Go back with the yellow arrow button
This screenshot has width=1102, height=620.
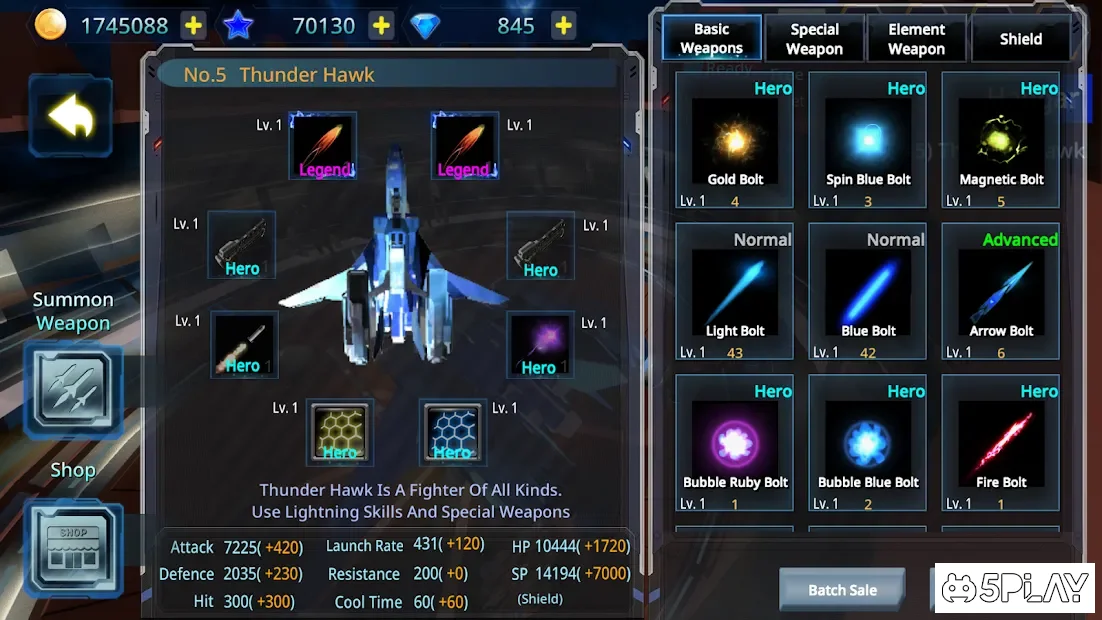(70, 117)
